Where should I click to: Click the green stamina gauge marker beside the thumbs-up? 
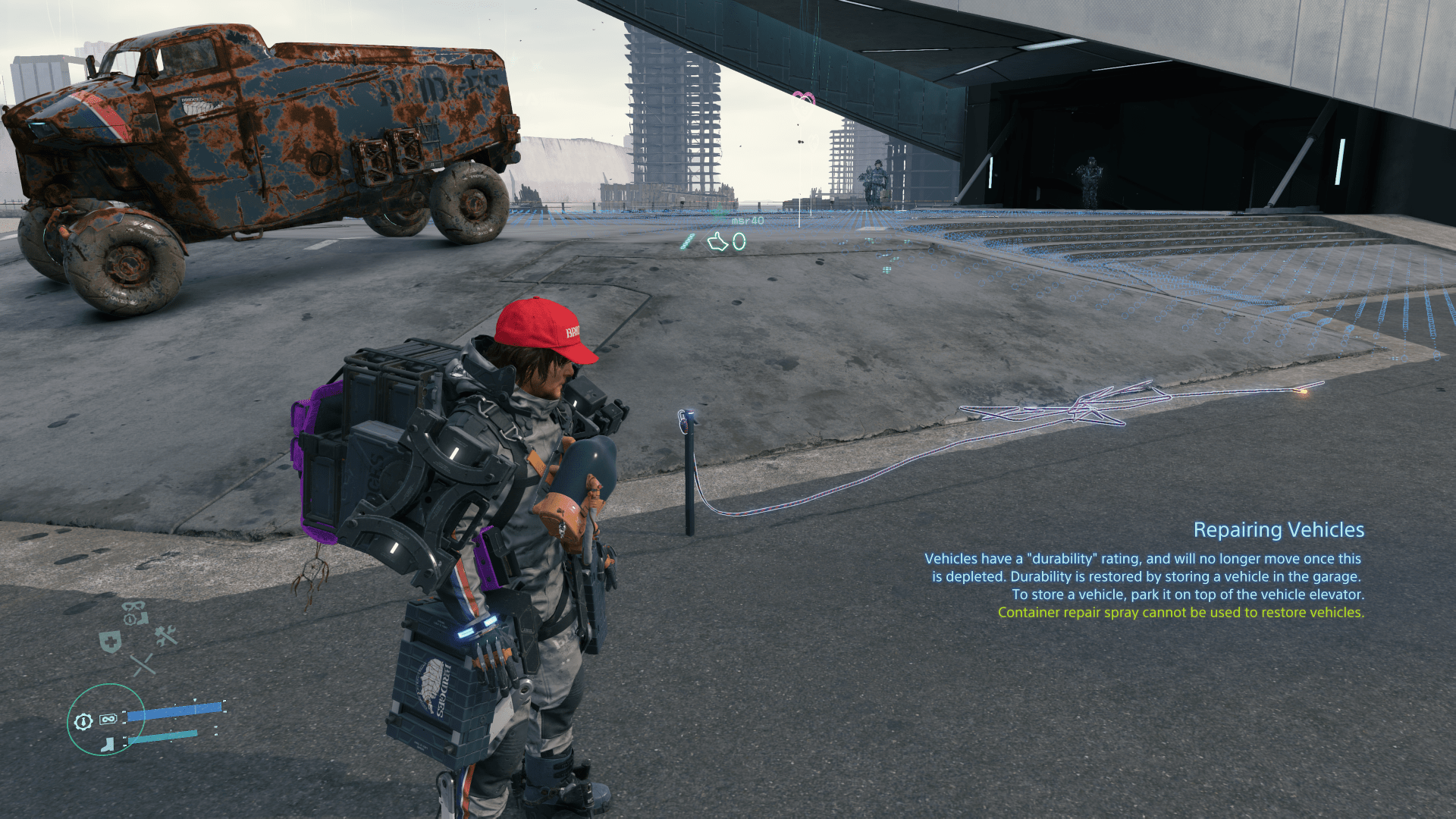click(686, 241)
